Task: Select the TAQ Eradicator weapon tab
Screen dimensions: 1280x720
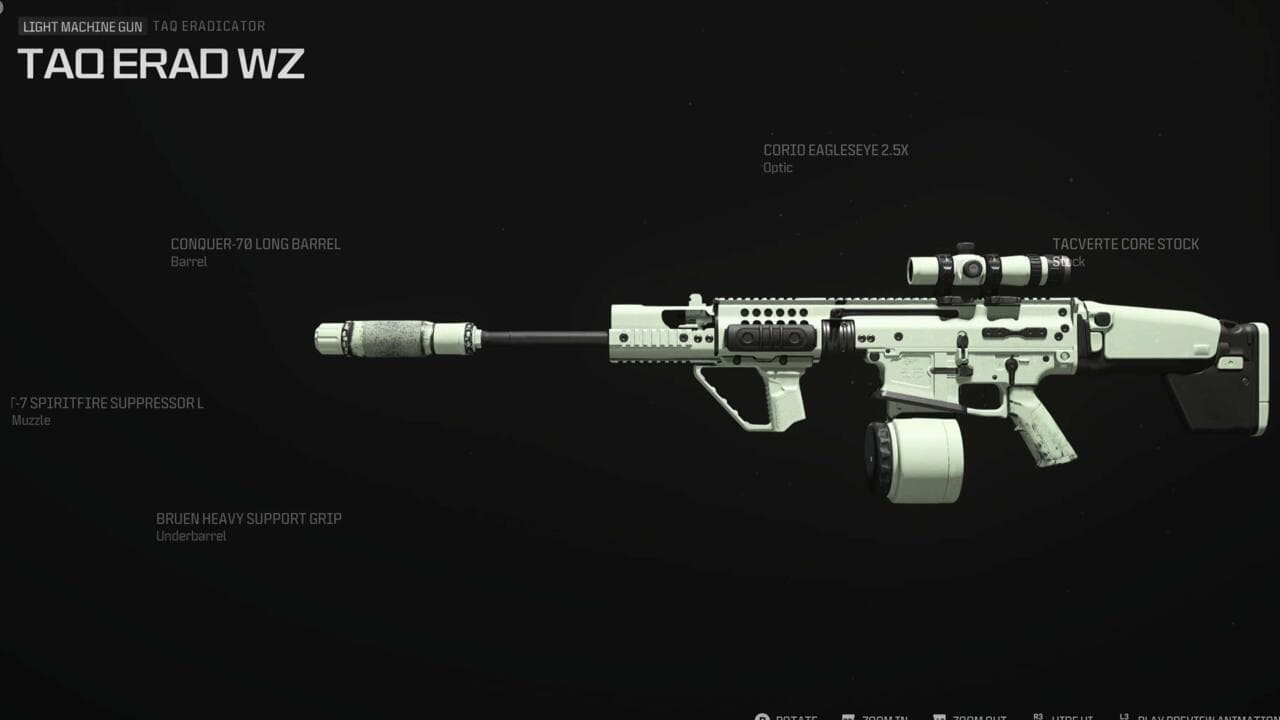Action: pyautogui.click(x=209, y=26)
